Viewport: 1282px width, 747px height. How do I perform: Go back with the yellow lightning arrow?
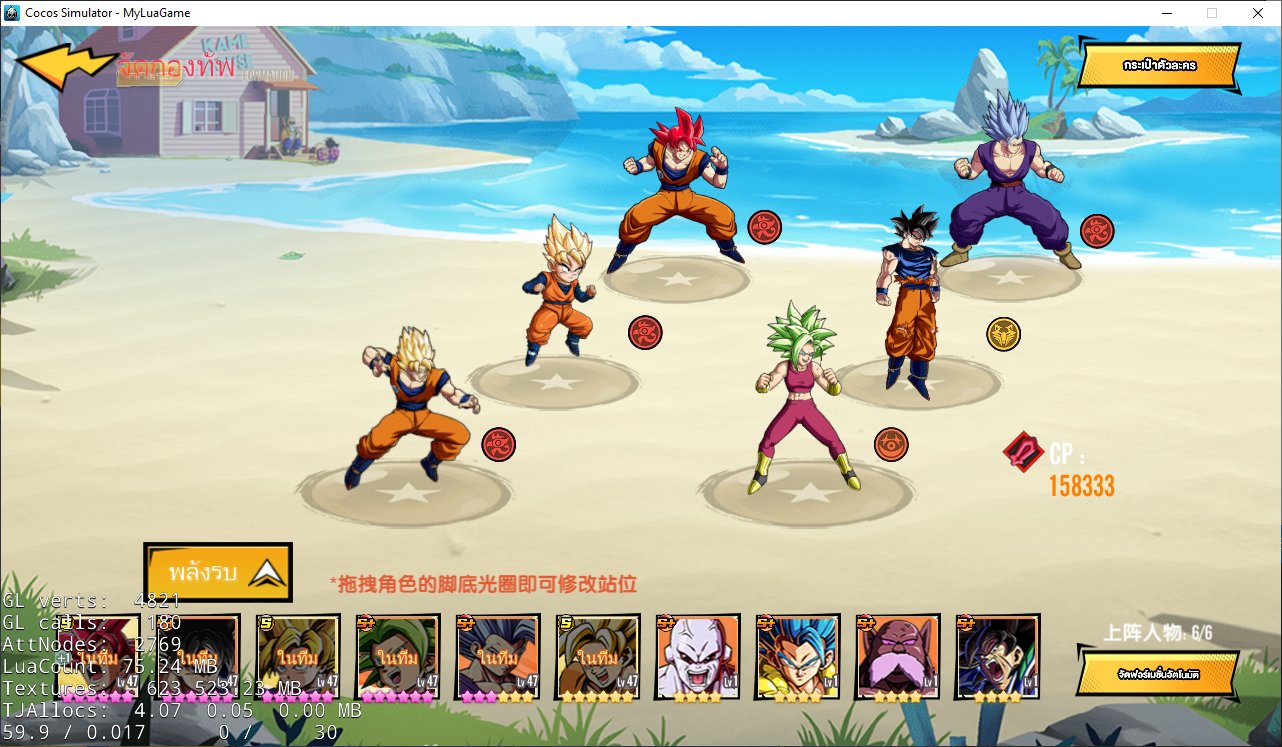pyautogui.click(x=66, y=66)
